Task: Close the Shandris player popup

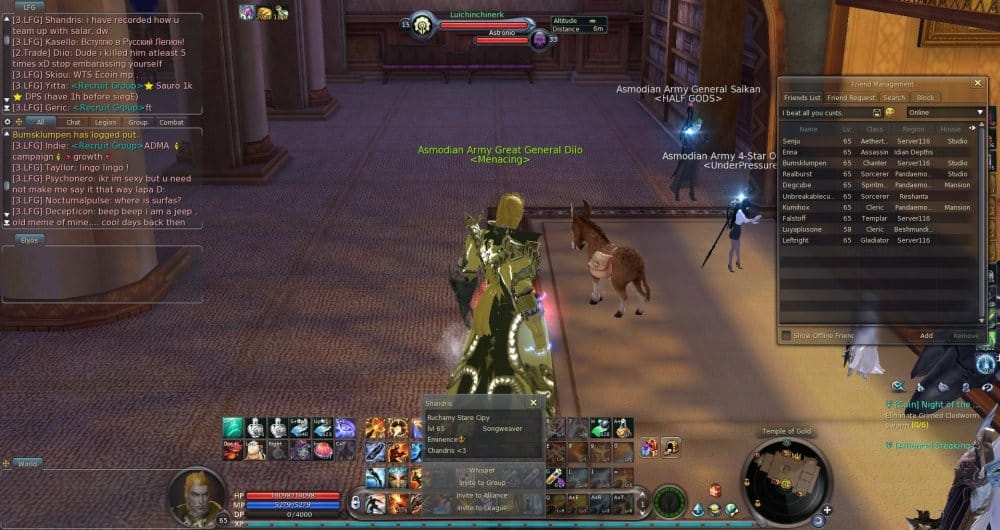Action: point(533,402)
